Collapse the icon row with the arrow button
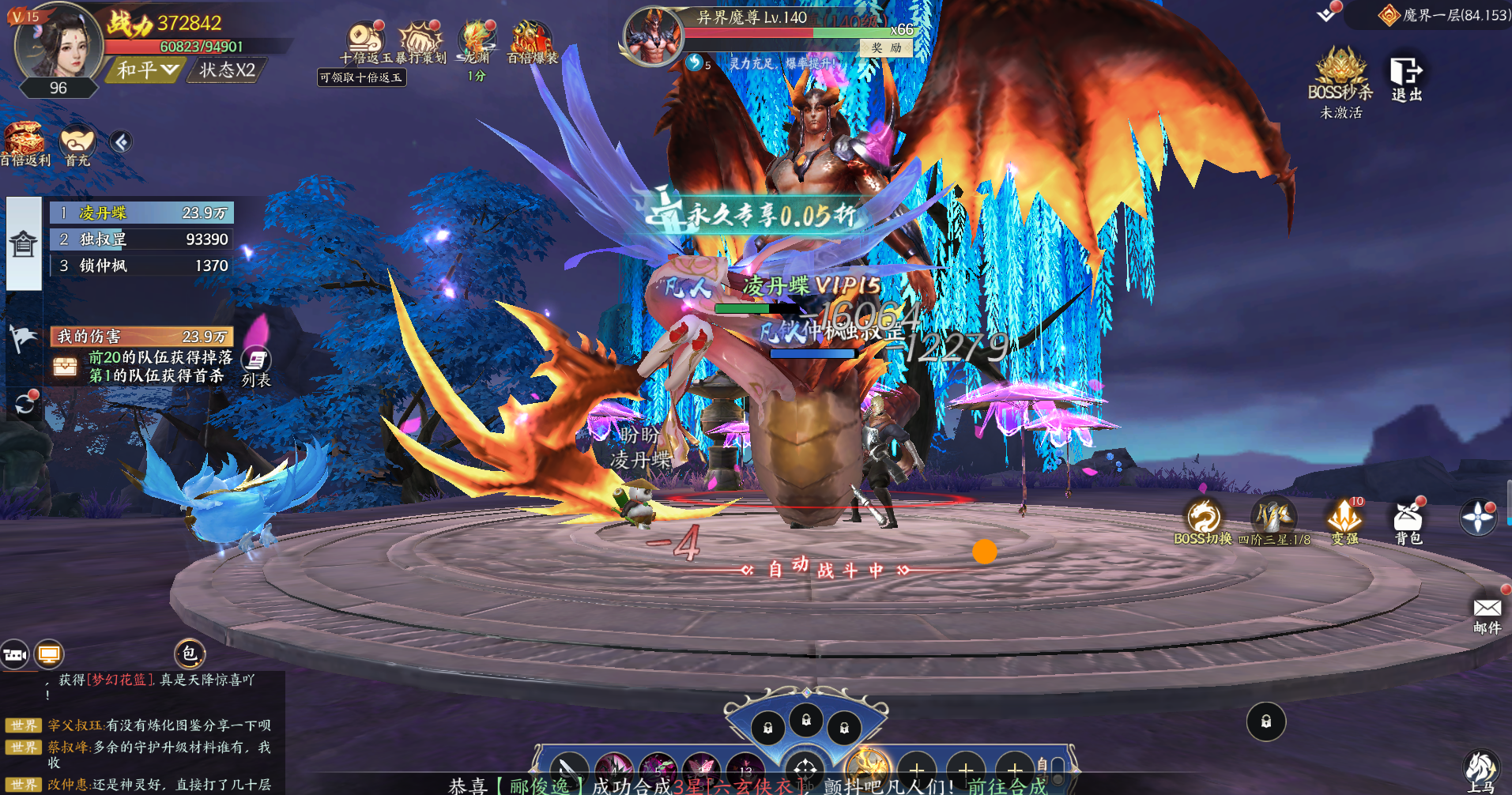This screenshot has width=1512, height=795. (121, 142)
